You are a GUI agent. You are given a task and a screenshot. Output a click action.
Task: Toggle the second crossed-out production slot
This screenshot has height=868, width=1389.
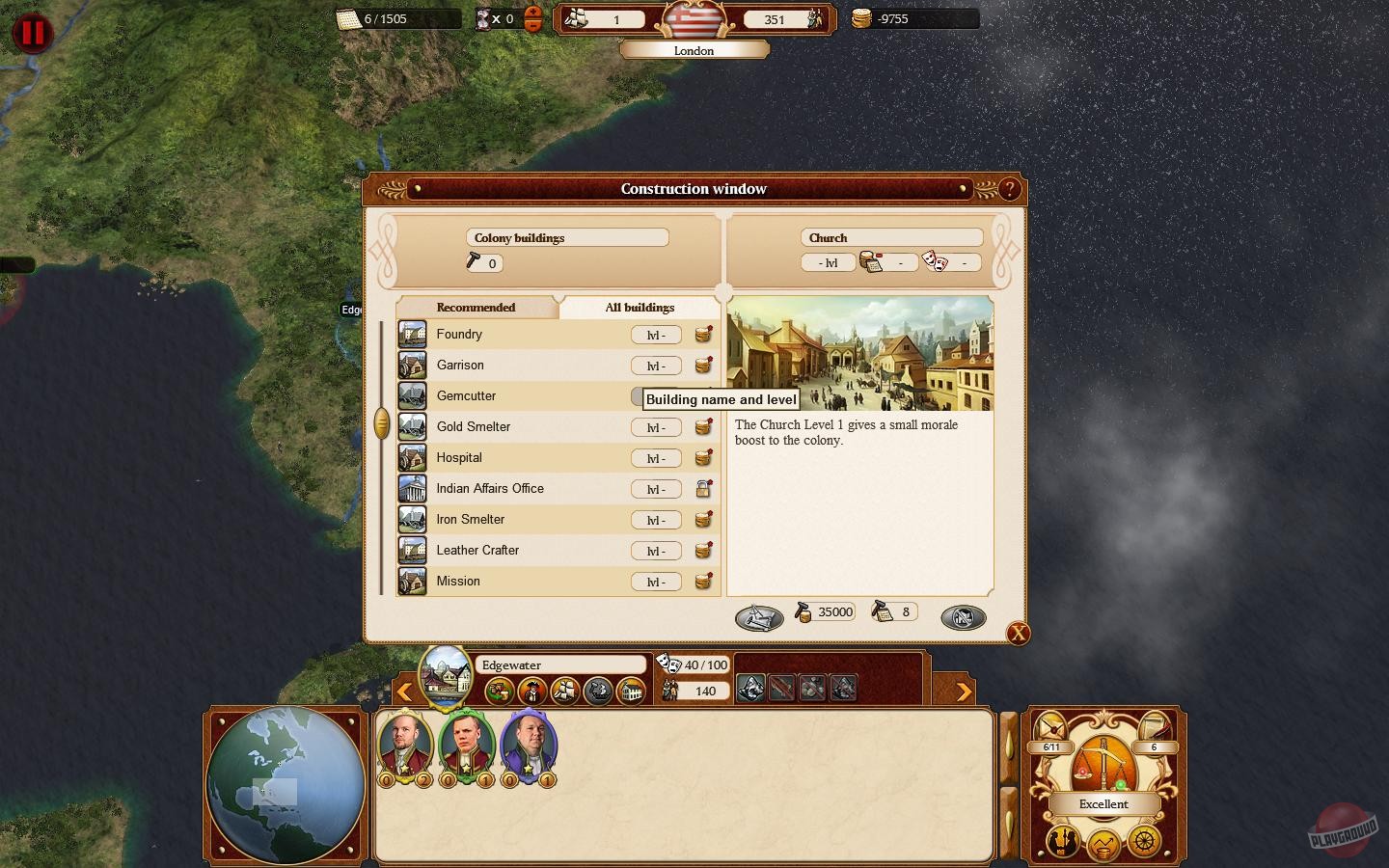click(x=810, y=688)
